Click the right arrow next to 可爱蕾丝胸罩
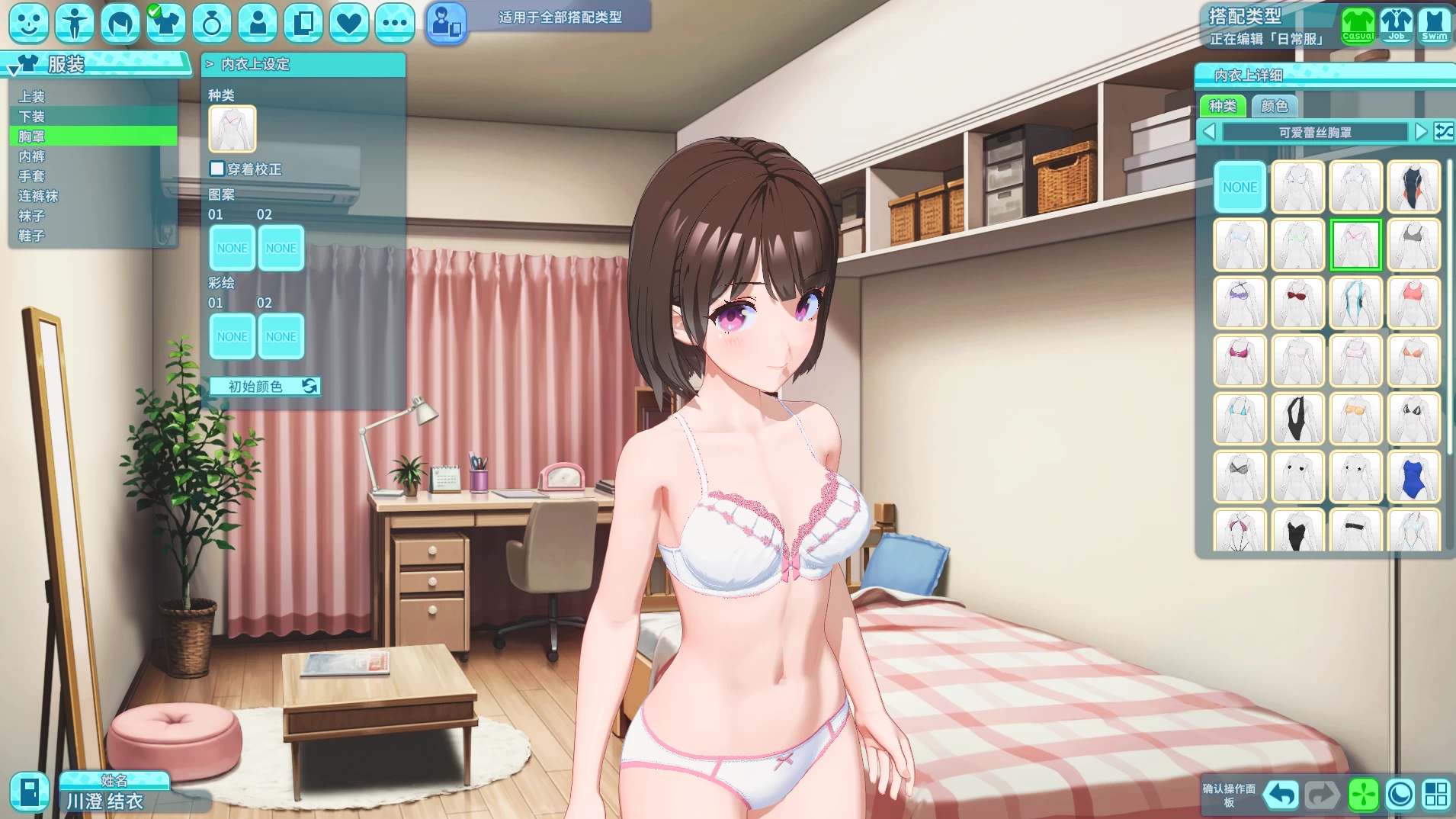Screen dimensions: 1456x819 1419,131
